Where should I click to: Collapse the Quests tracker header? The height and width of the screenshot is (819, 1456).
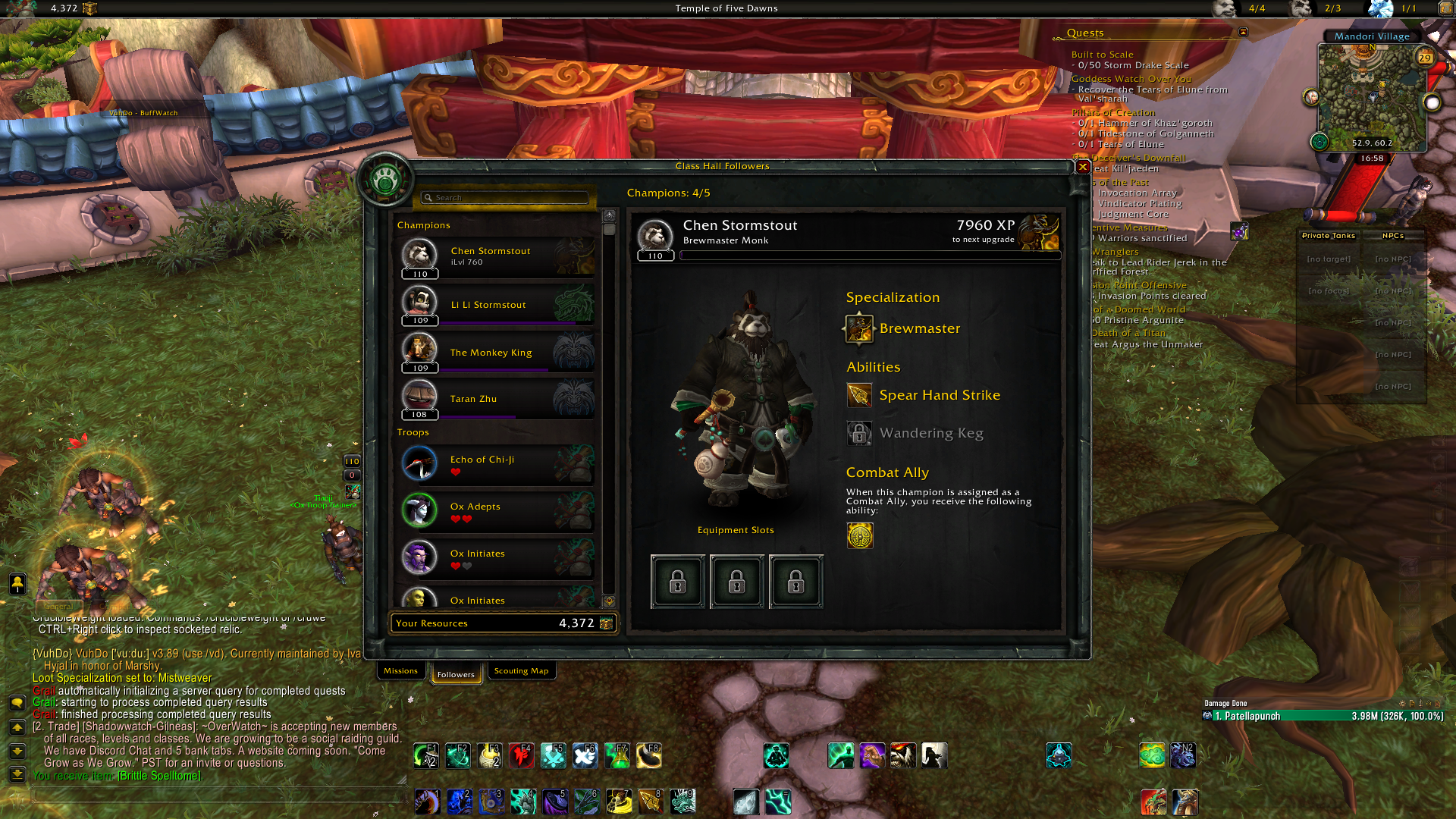[x=1243, y=33]
